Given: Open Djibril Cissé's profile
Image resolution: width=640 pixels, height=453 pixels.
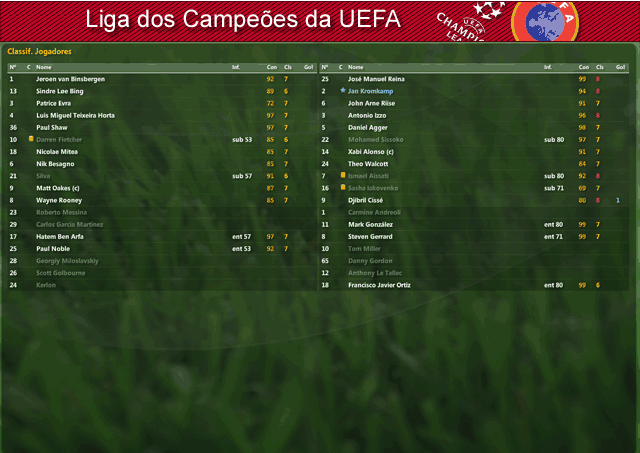Looking at the screenshot, I should pyautogui.click(x=367, y=200).
